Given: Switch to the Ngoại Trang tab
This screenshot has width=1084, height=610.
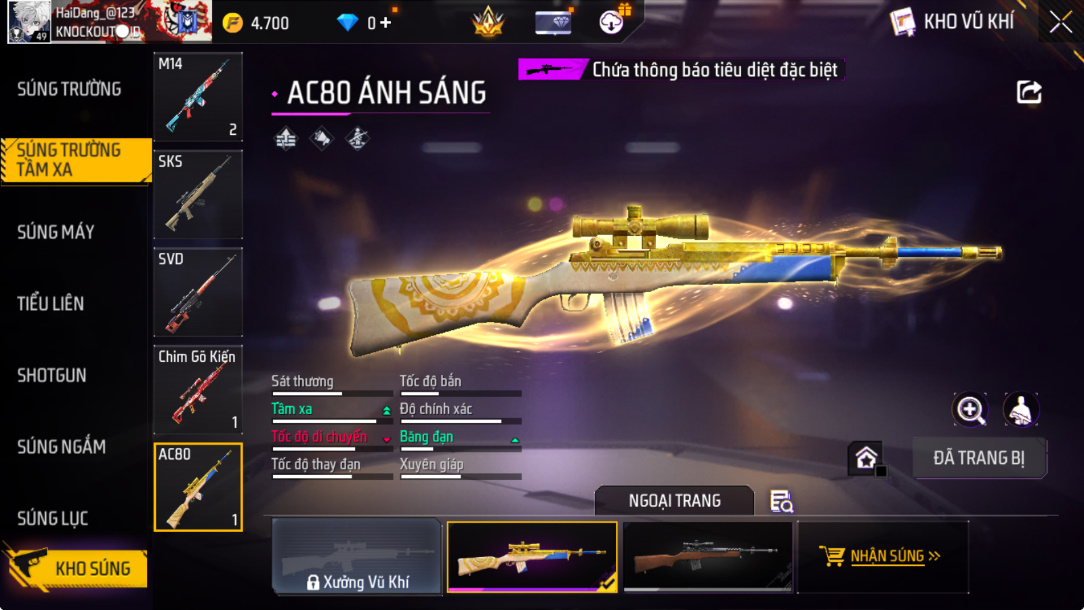Looking at the screenshot, I should tap(674, 500).
